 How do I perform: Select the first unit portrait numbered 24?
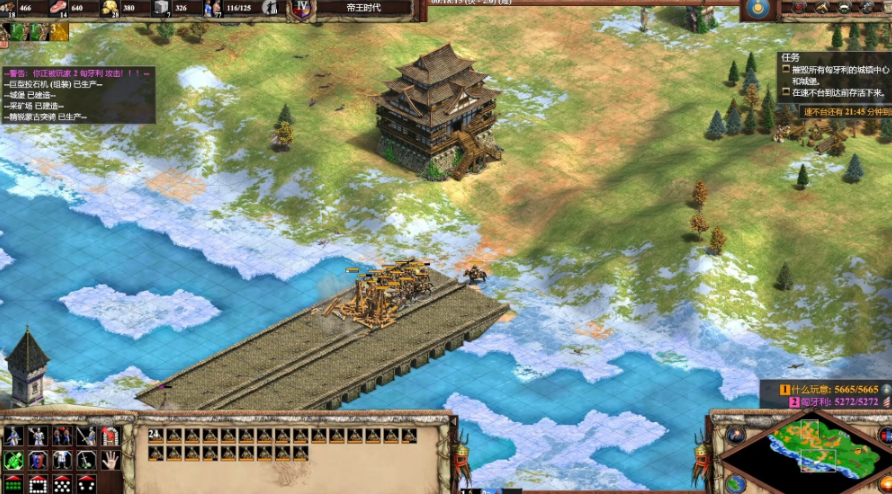point(154,436)
